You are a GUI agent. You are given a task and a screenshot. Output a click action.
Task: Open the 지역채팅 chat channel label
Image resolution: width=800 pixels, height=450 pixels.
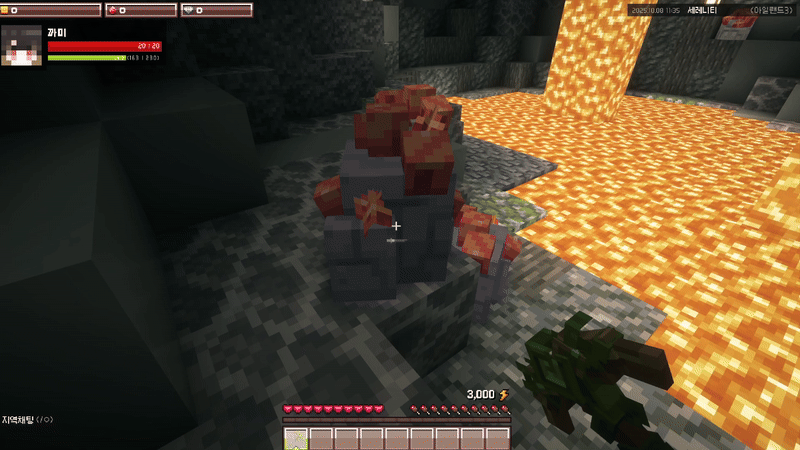point(20,420)
